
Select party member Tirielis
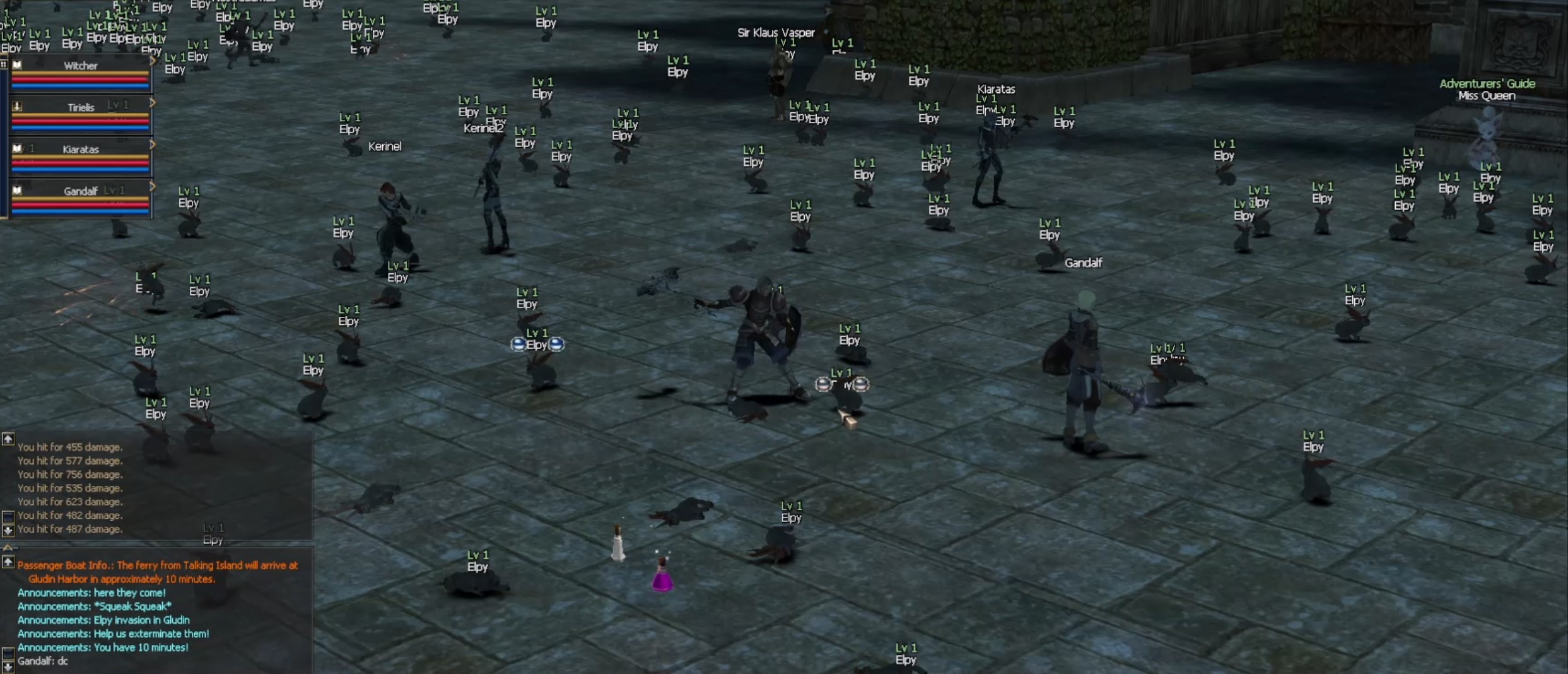[80, 108]
